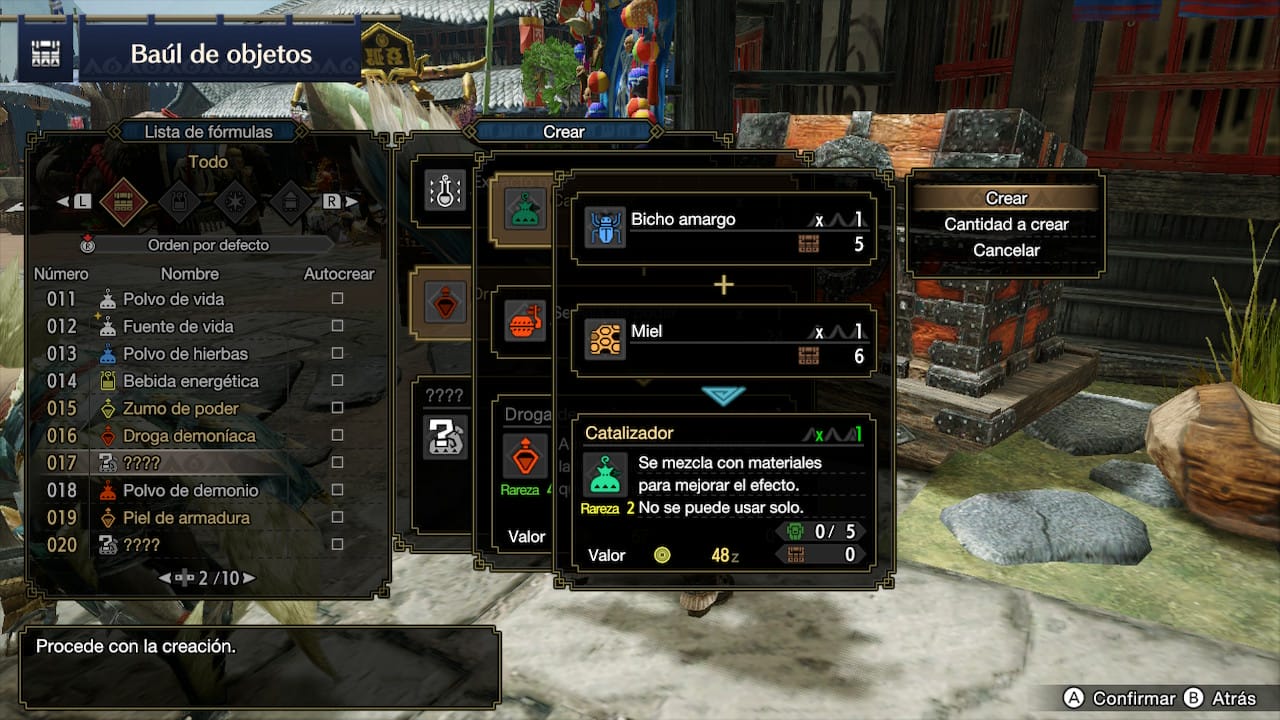Switch to the red chest category tab
Image resolution: width=1280 pixels, height=720 pixels.
pyautogui.click(x=123, y=201)
